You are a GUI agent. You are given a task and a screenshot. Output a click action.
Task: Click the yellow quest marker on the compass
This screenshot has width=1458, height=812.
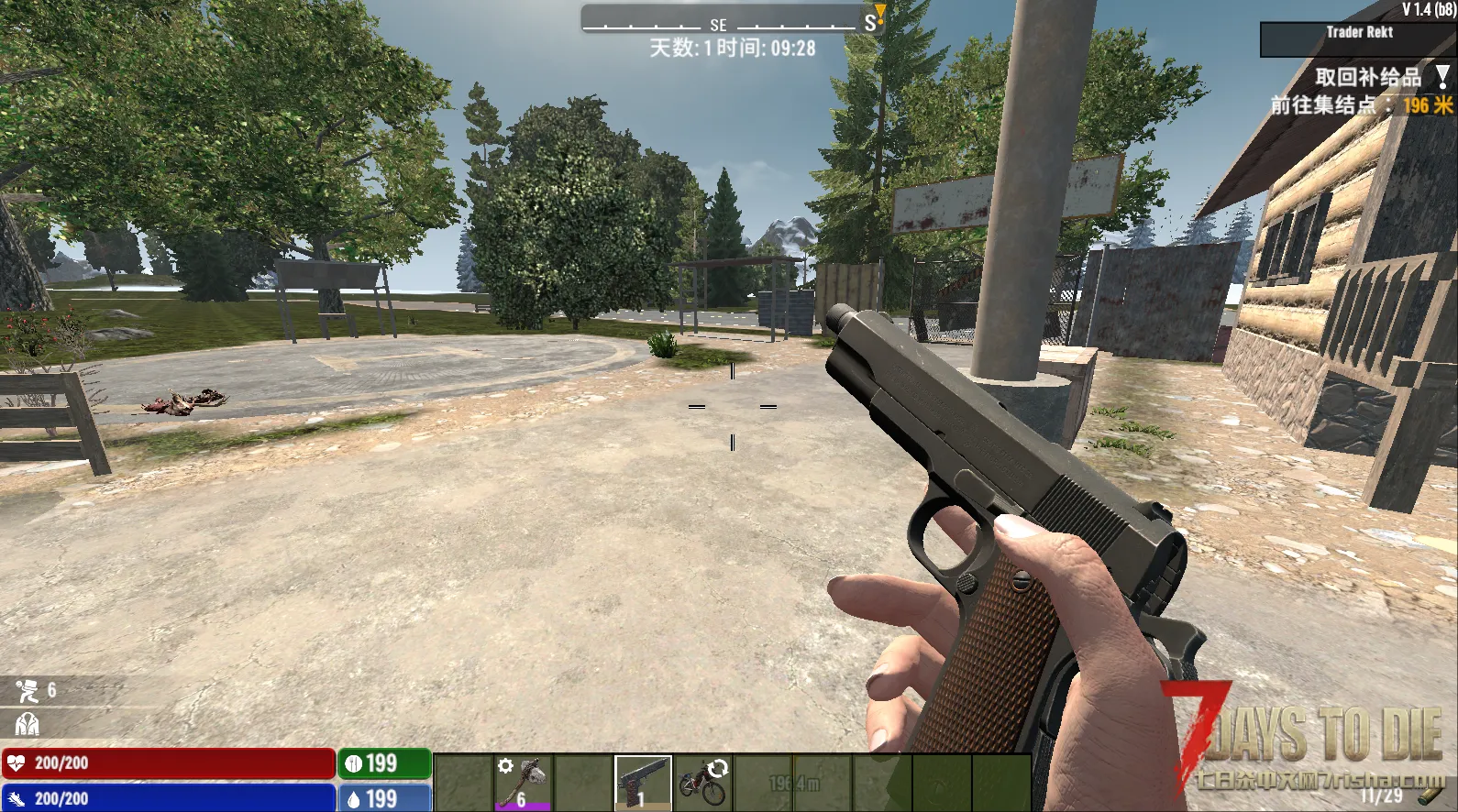pyautogui.click(x=879, y=13)
